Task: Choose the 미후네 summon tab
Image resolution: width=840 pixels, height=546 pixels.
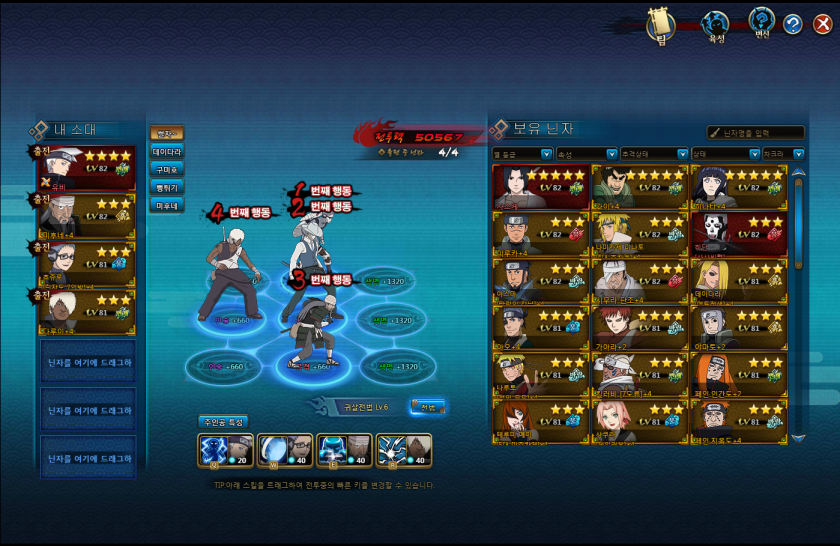Action: coord(166,205)
